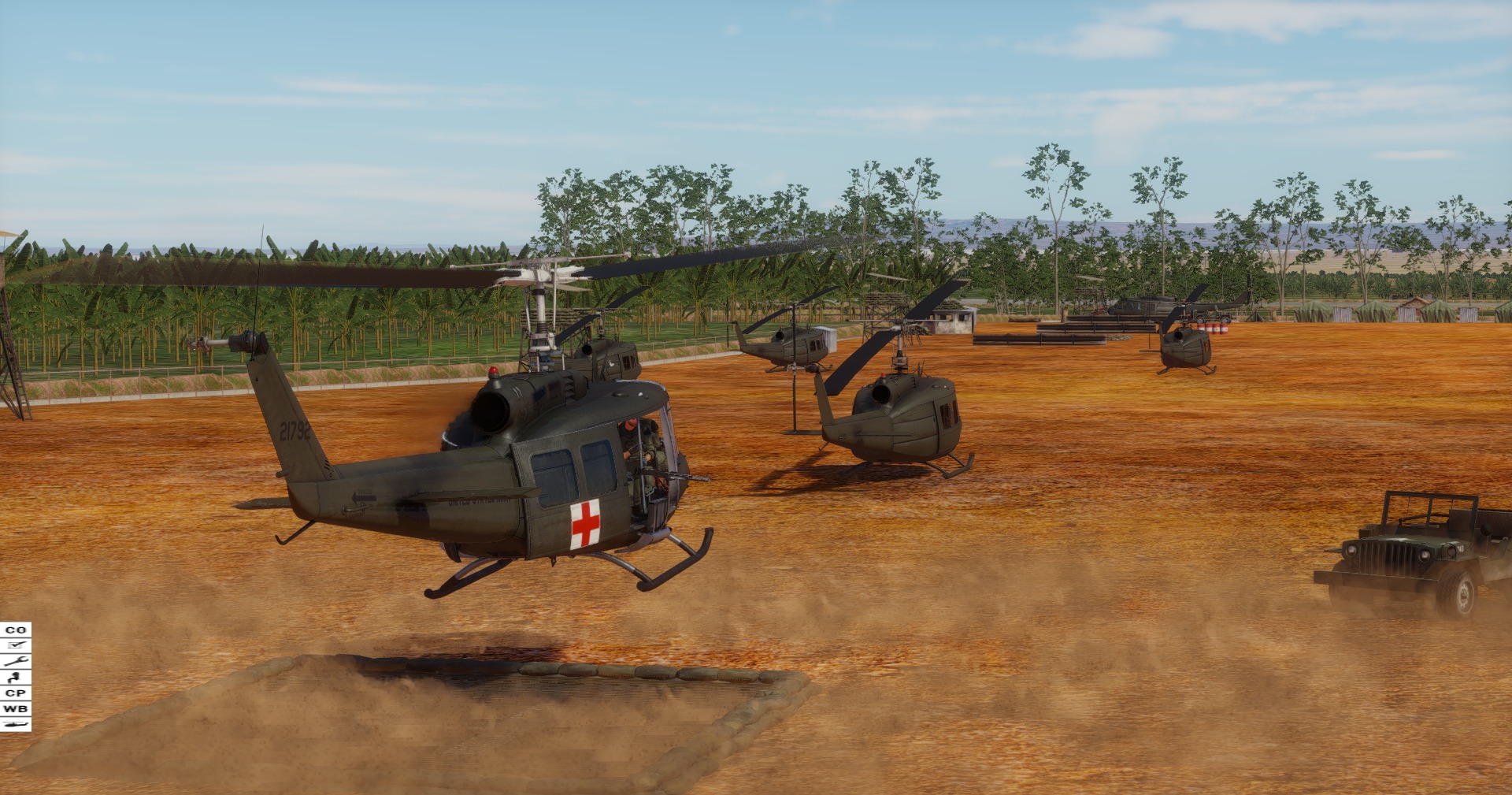1512x795 pixels.
Task: Click the WB button label
Action: [x=14, y=708]
